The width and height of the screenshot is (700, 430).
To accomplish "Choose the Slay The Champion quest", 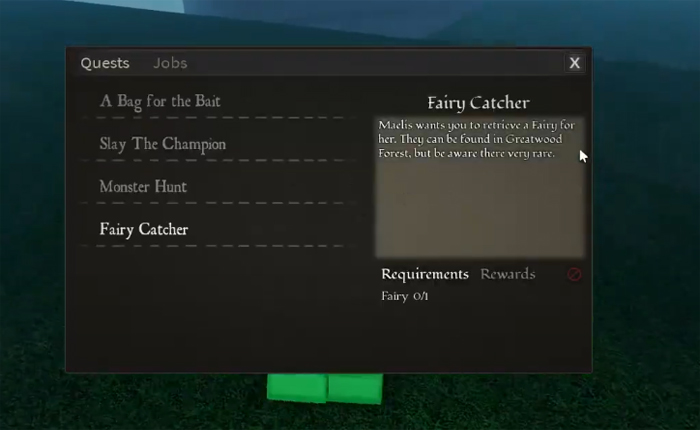I will point(163,144).
